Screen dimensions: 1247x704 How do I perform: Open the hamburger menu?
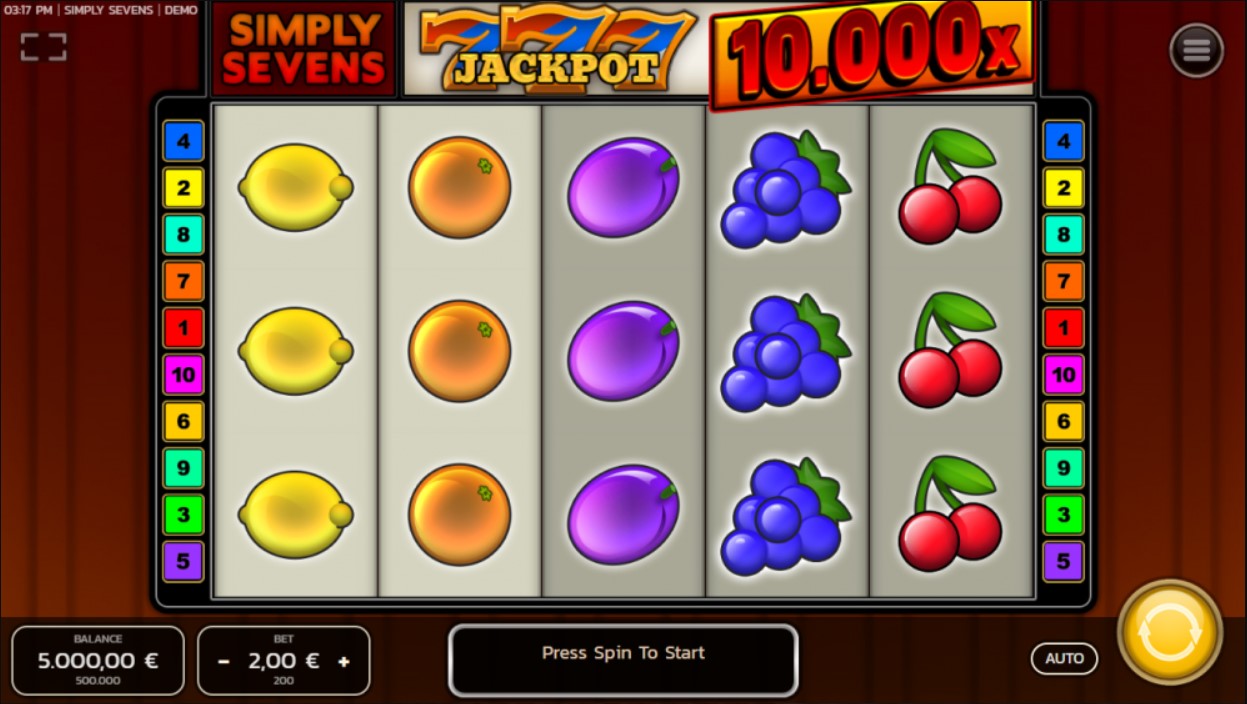1196,49
